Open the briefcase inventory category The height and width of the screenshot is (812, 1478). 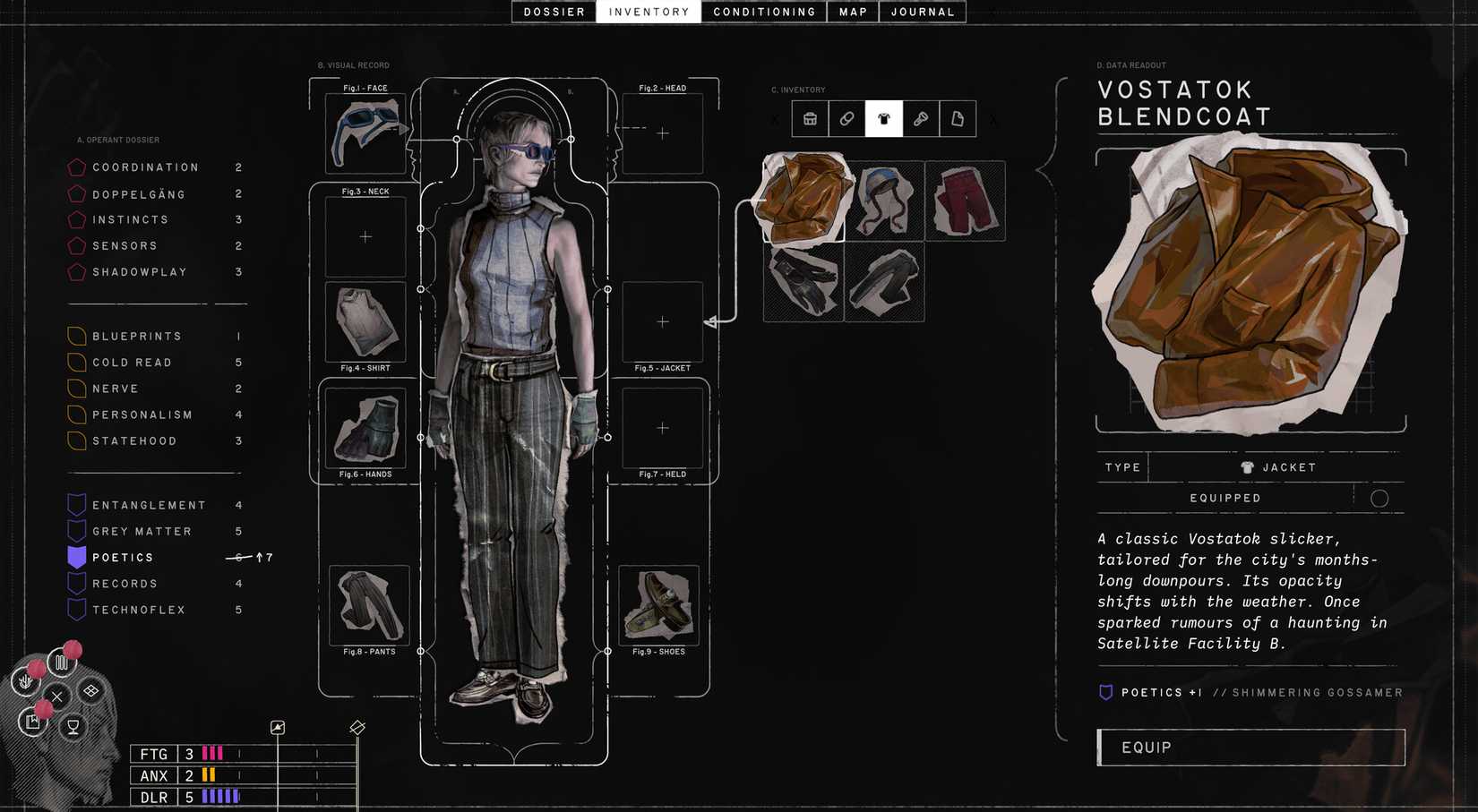click(809, 118)
